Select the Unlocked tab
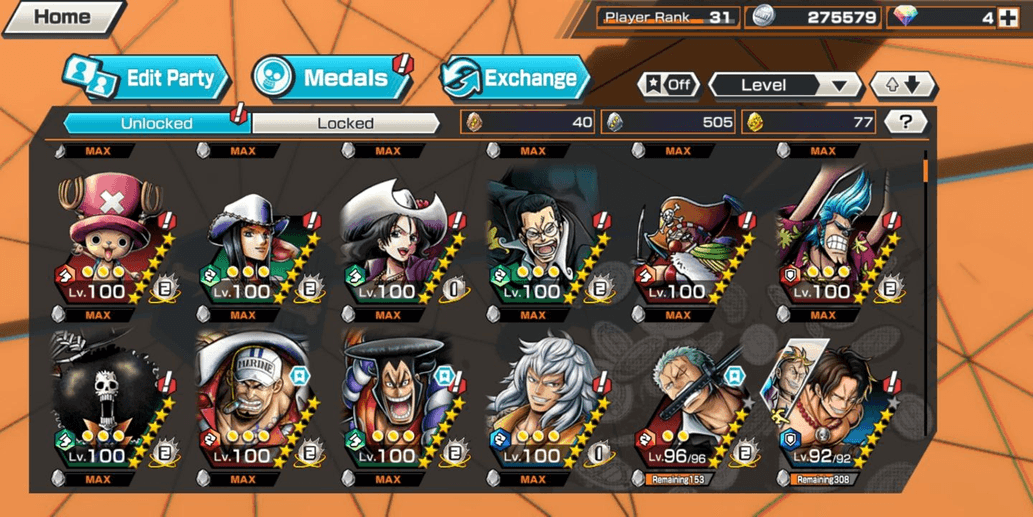This screenshot has height=517, width=1033. [156, 123]
